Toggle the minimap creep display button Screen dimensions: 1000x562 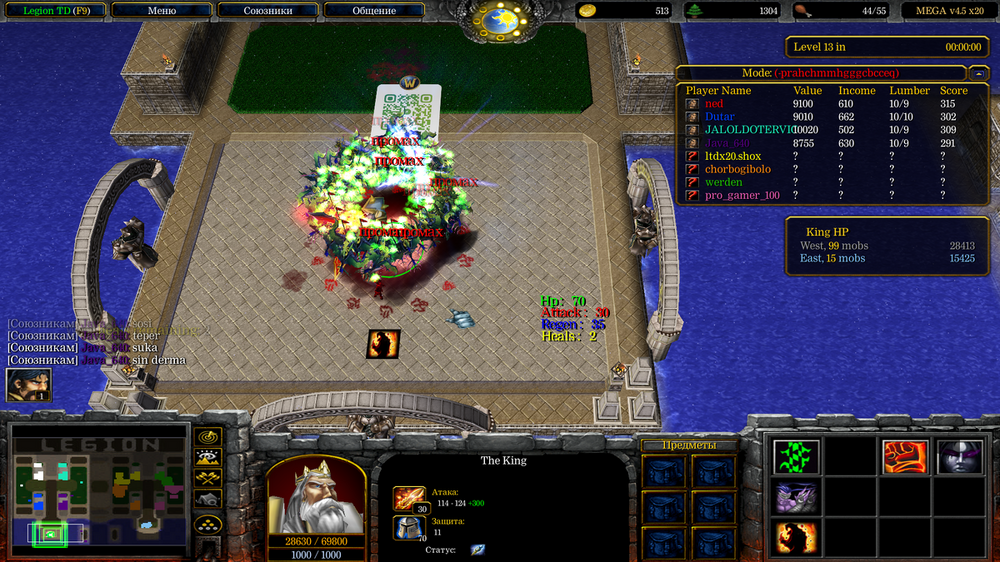[208, 500]
